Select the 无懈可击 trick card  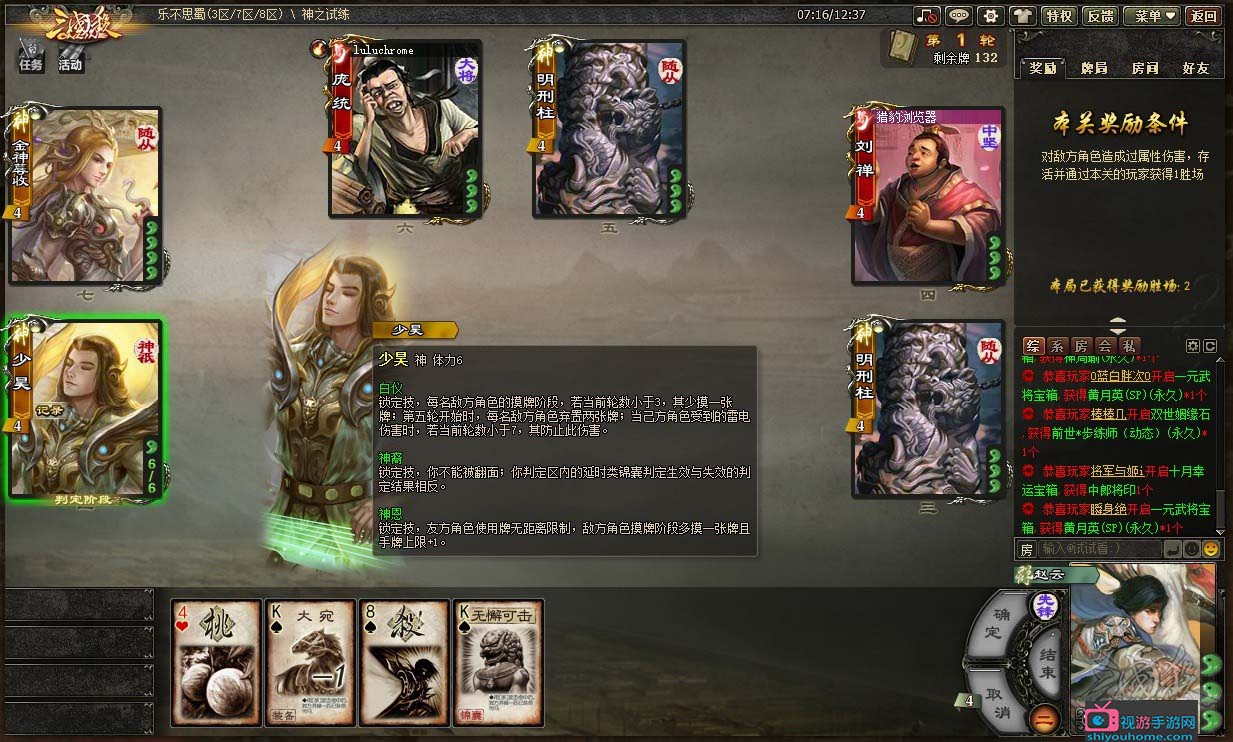499,662
